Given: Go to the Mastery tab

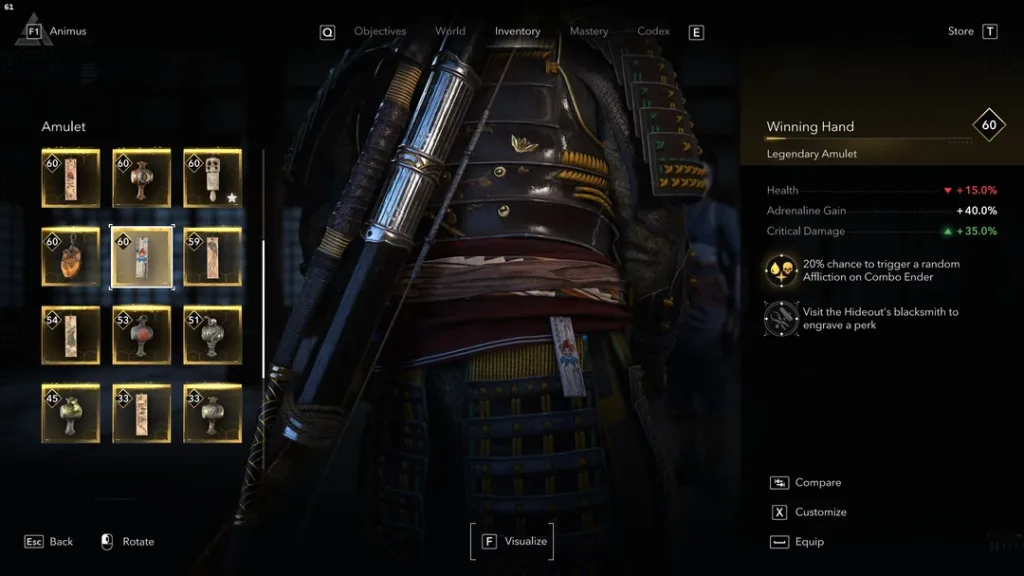Looking at the screenshot, I should [x=588, y=31].
